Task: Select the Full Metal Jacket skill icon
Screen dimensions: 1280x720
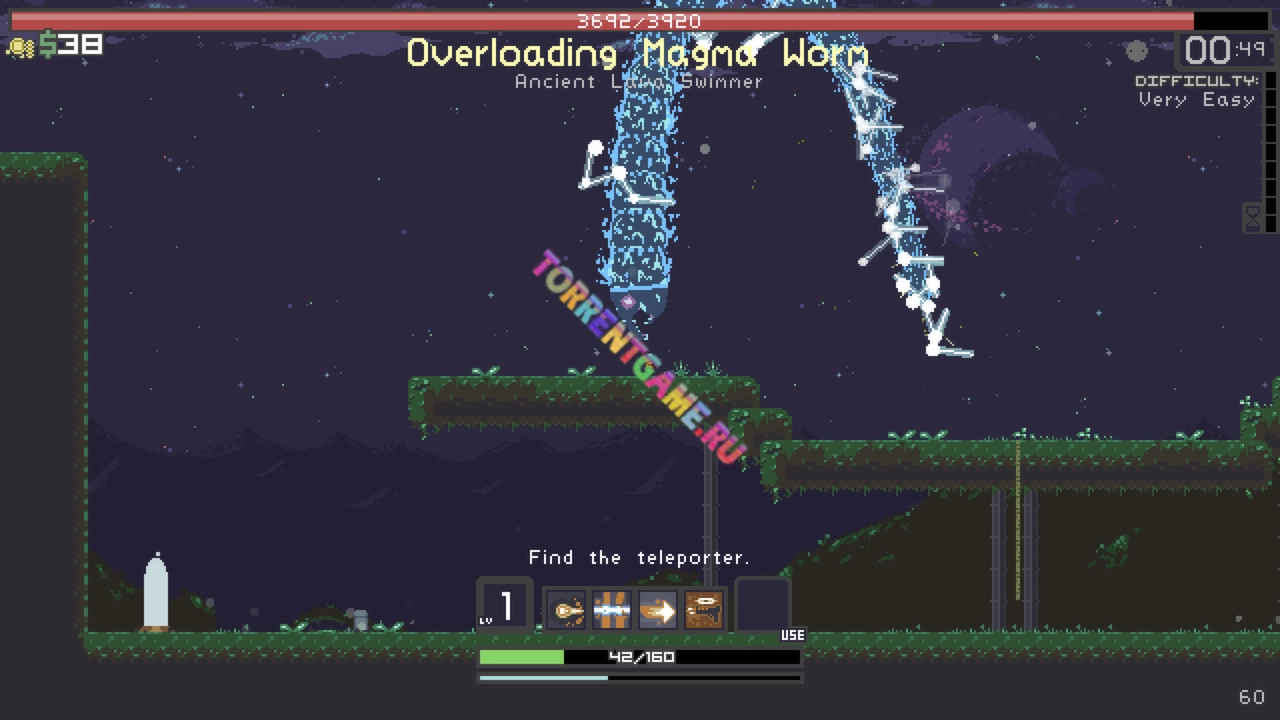Action: pyautogui.click(x=612, y=609)
